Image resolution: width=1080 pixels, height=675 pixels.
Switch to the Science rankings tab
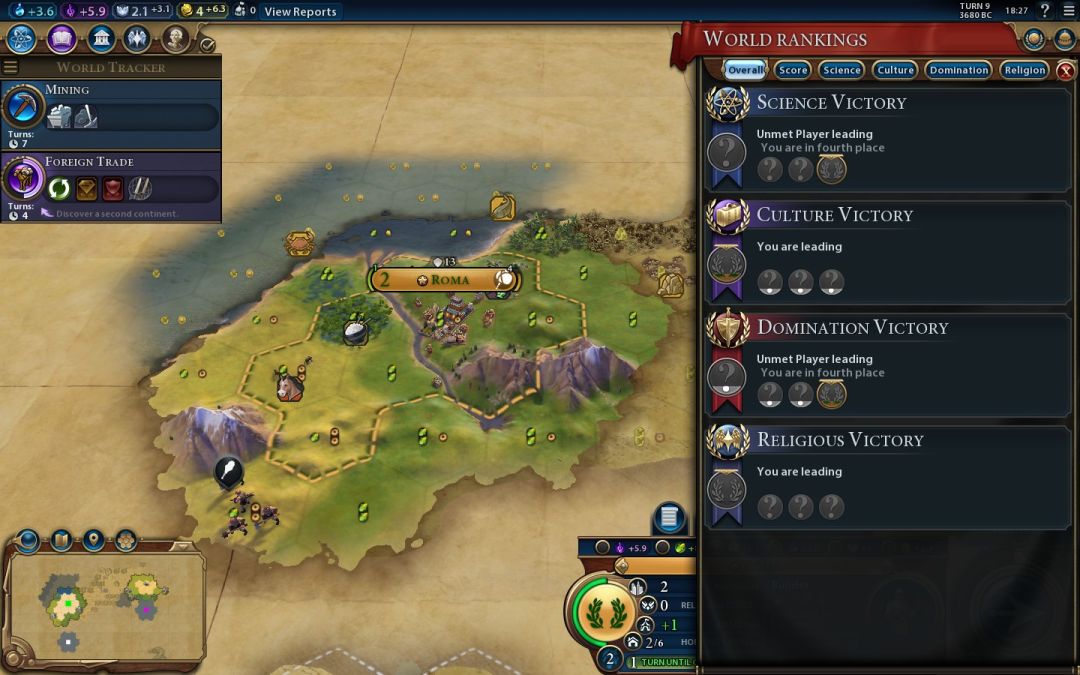841,70
